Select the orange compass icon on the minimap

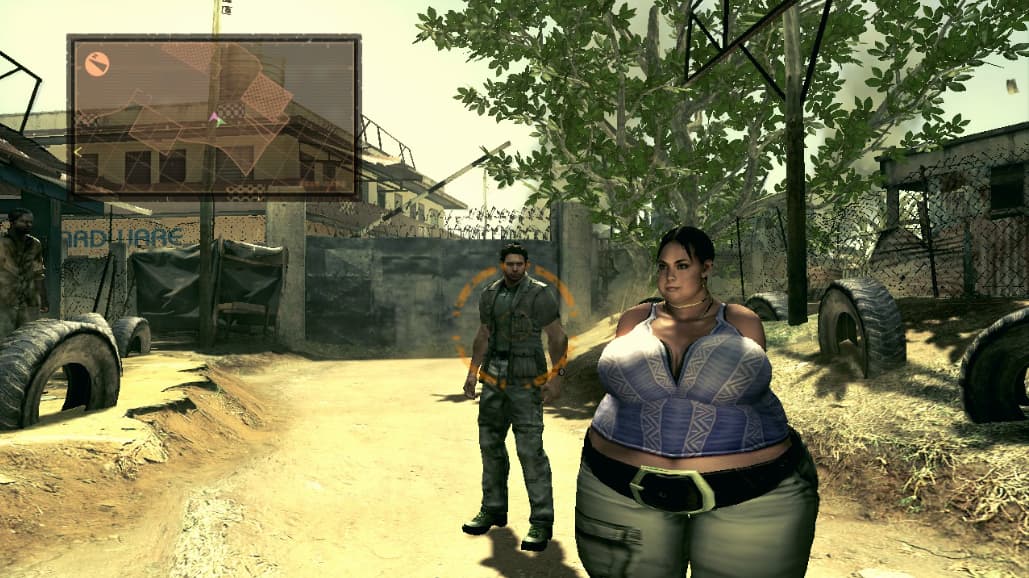tap(97, 64)
